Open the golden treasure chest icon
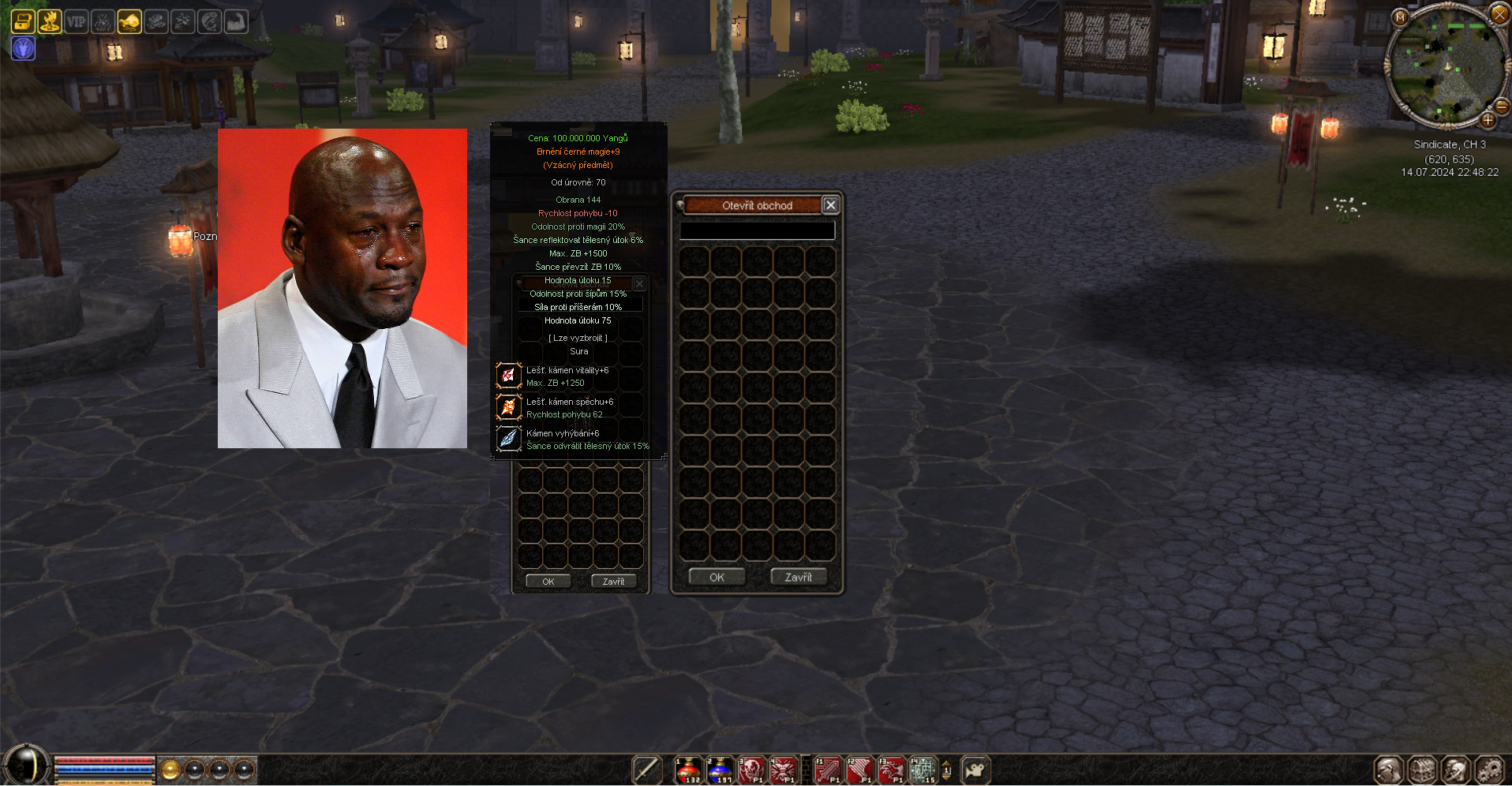1512x786 pixels. click(x=23, y=21)
